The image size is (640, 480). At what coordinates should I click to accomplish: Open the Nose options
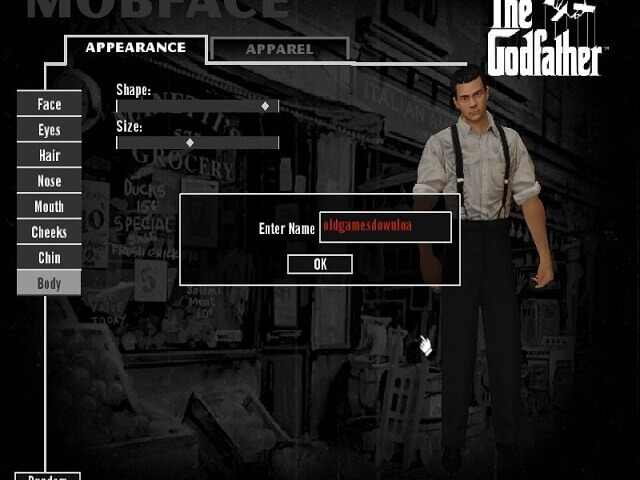pos(49,181)
